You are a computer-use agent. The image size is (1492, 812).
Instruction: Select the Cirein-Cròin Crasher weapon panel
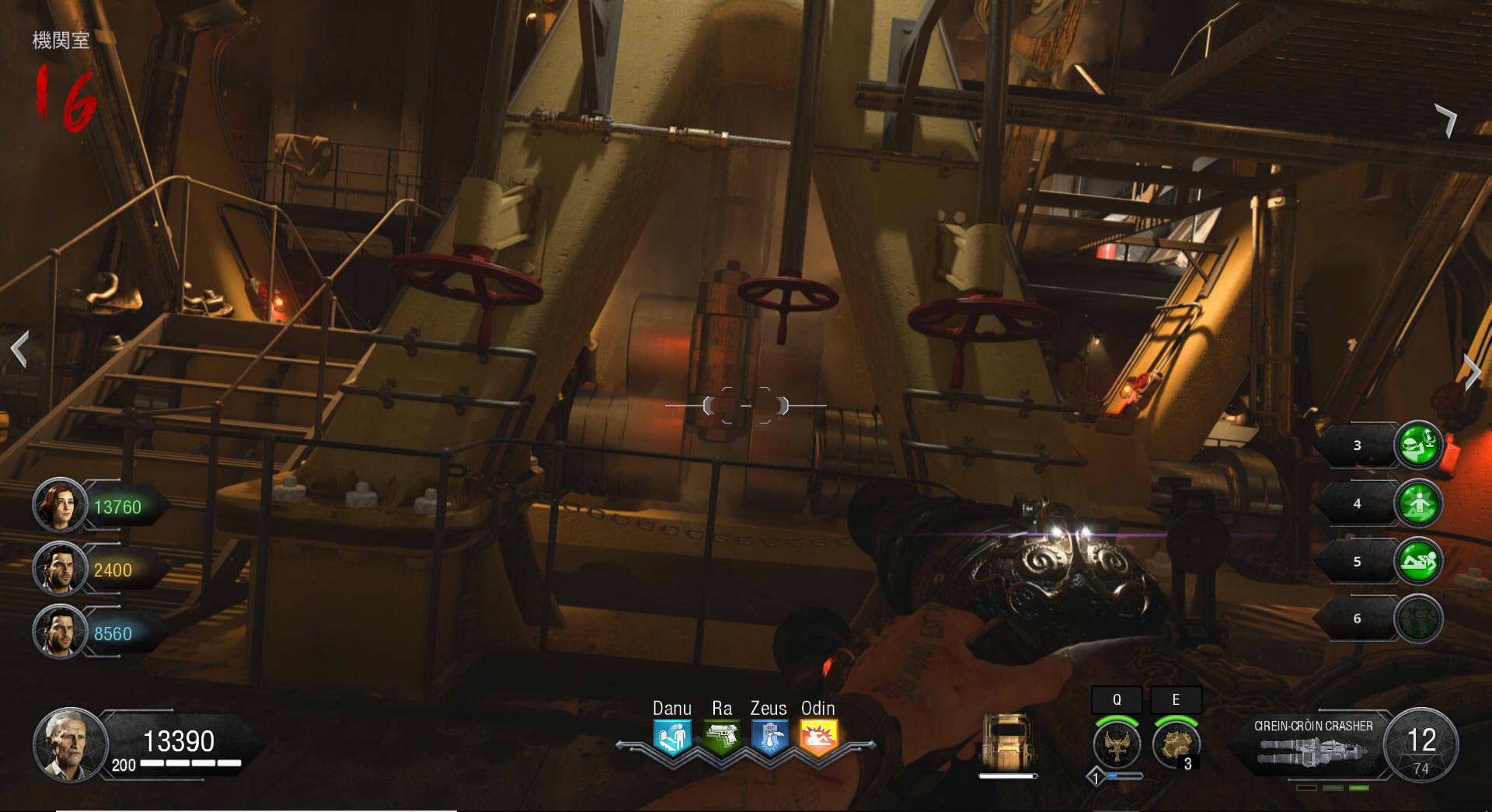pos(1313,744)
